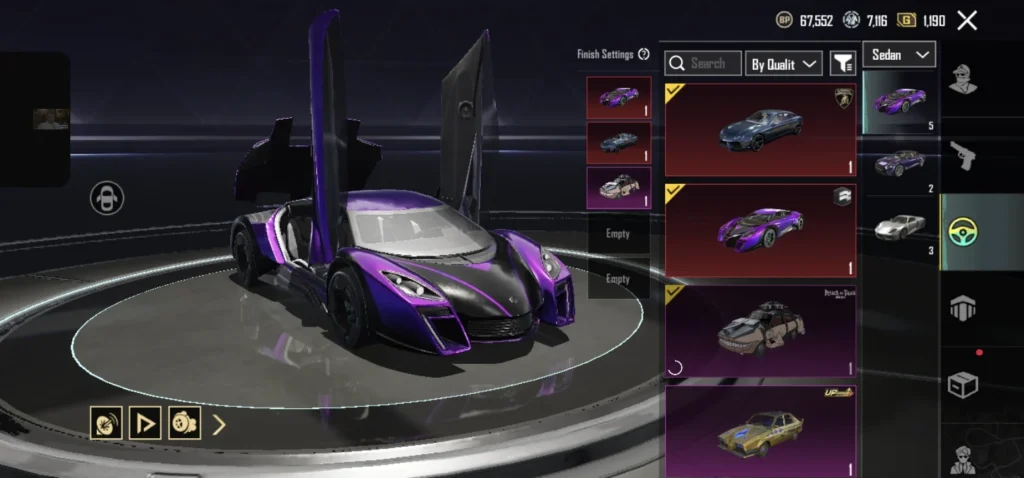Screen dimensions: 1024x478
Task: Choose the silver sports car model
Action: [x=899, y=228]
